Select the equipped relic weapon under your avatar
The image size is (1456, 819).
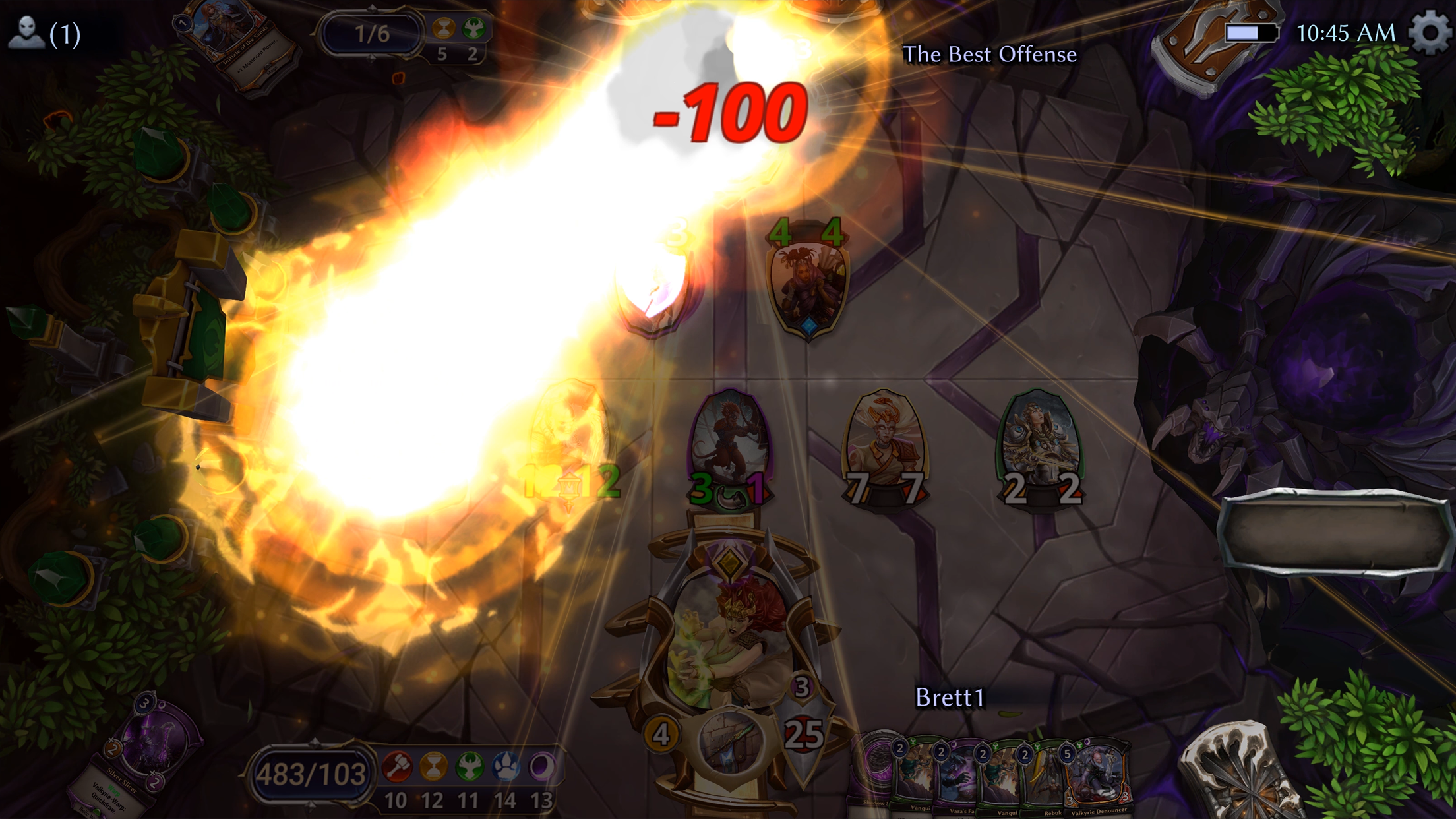click(x=730, y=742)
